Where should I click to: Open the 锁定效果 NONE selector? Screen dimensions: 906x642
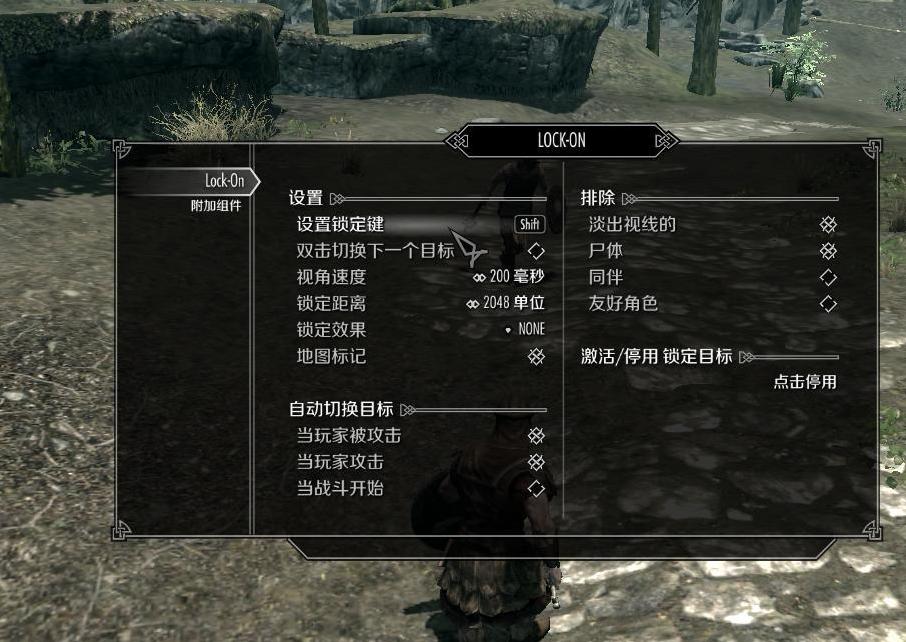click(525, 330)
